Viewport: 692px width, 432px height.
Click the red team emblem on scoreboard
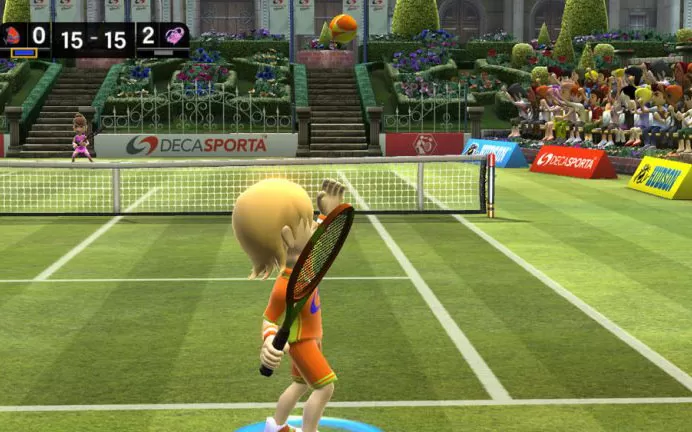pyautogui.click(x=13, y=36)
